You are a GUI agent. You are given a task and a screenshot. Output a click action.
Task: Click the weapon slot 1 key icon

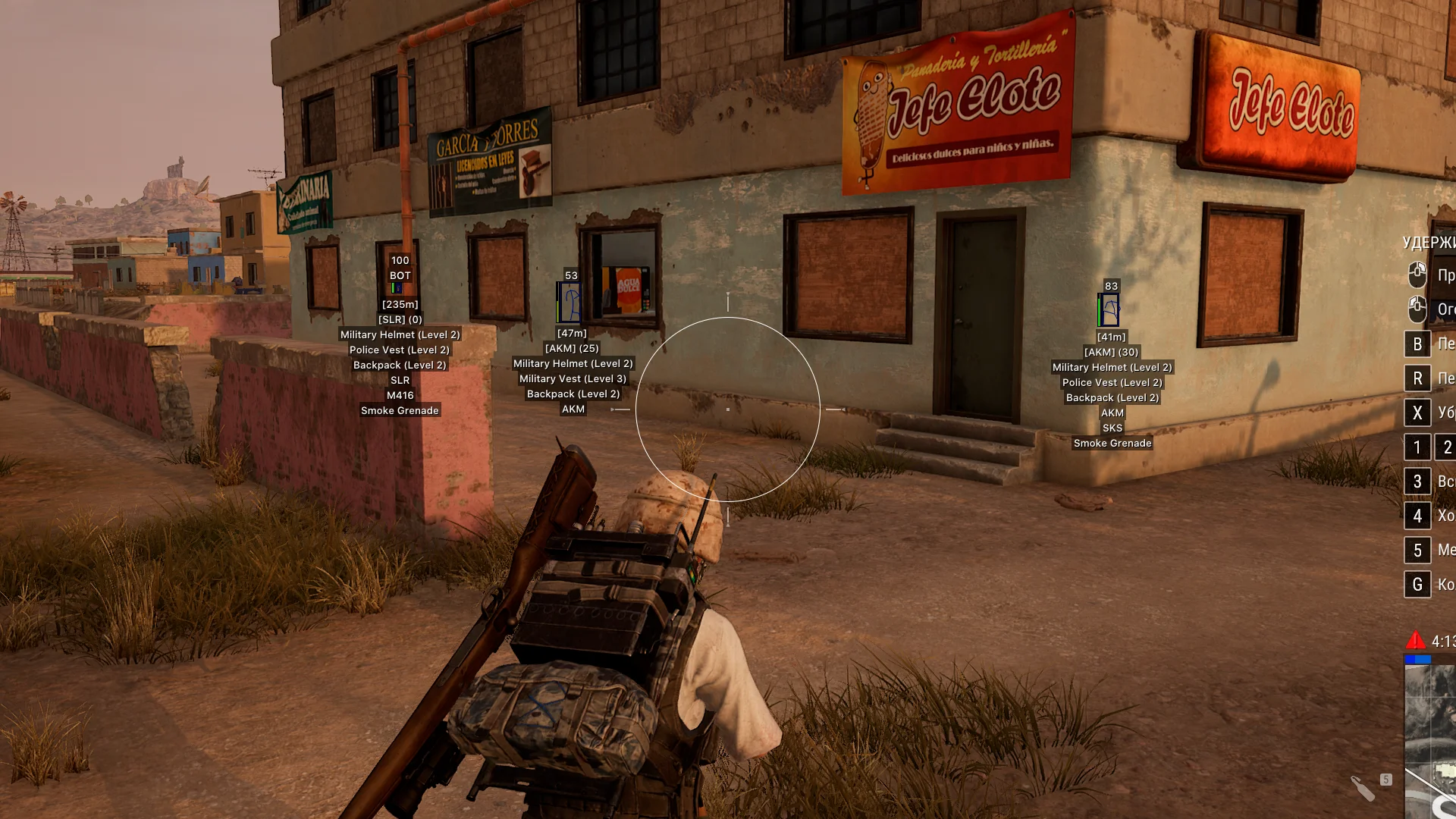point(1417,447)
